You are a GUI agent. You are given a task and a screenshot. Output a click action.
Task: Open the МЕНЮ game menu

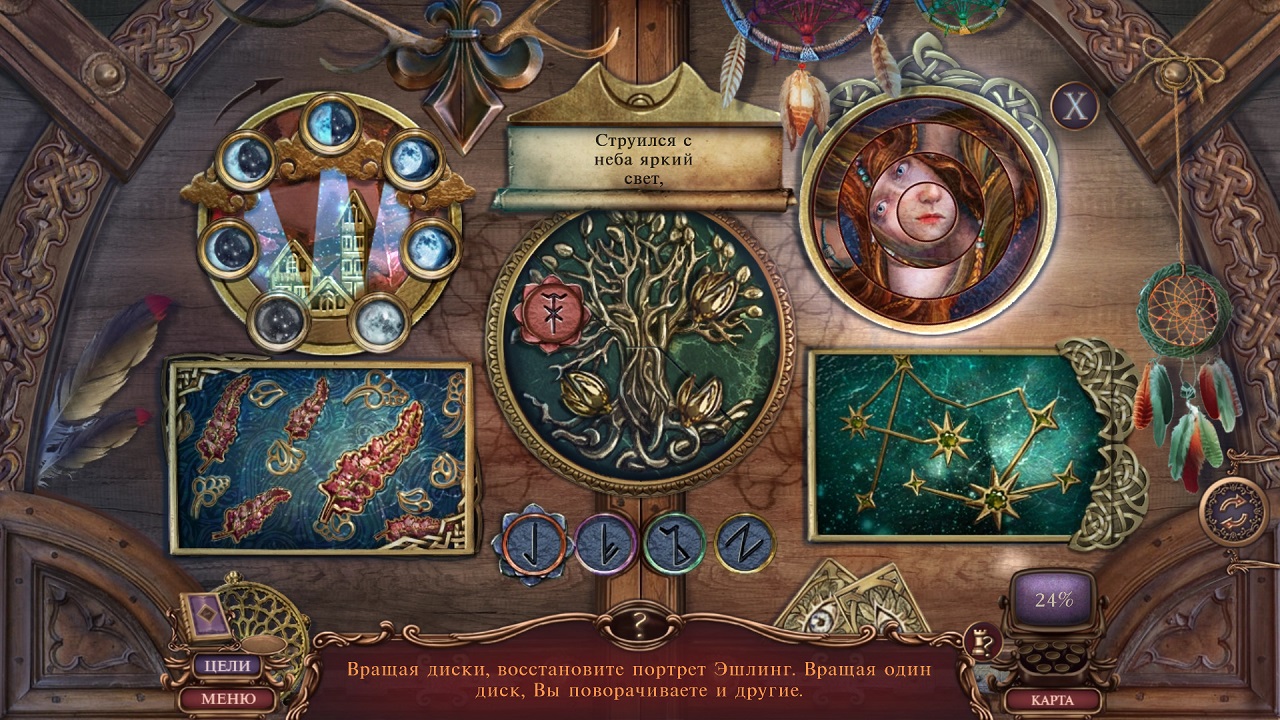(x=227, y=698)
